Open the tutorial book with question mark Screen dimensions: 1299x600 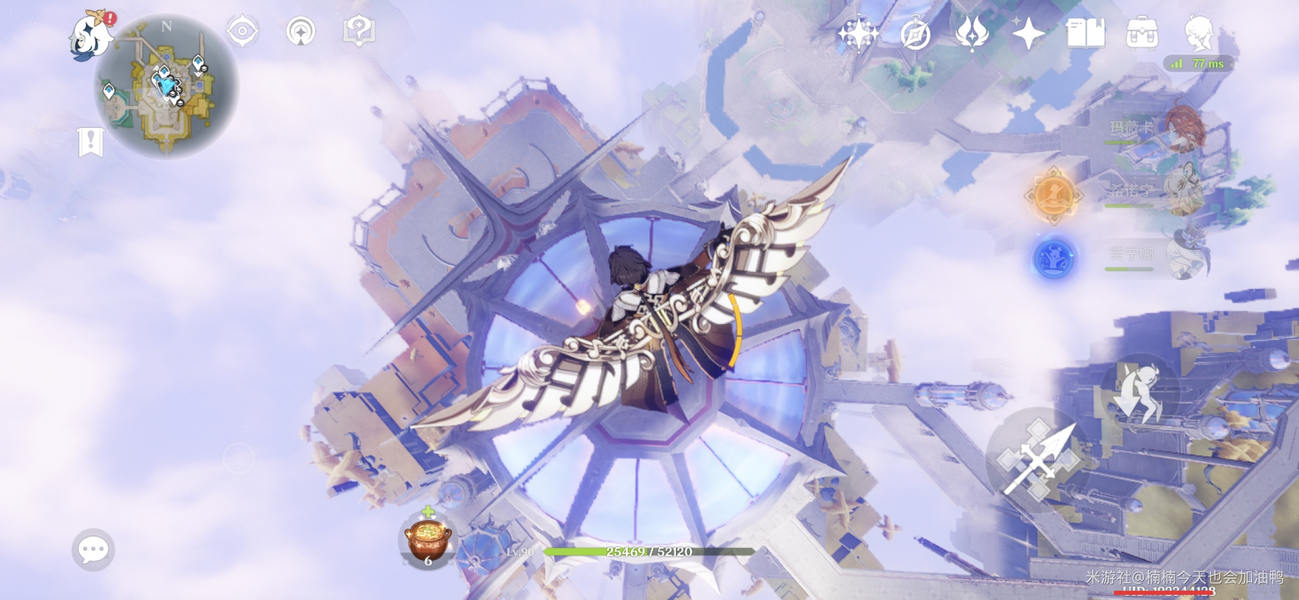point(358,31)
